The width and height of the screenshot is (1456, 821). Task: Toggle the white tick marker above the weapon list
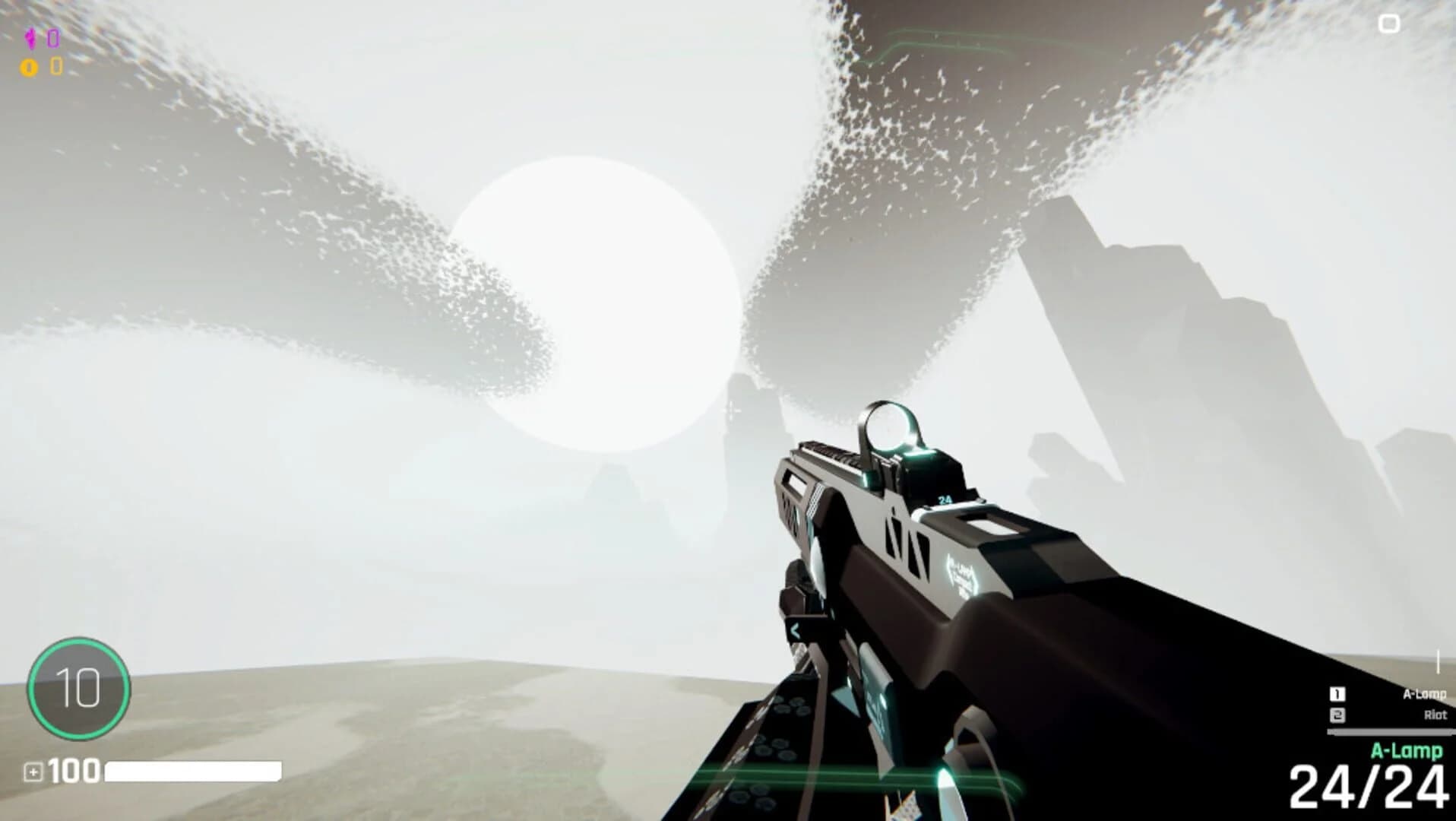pos(1438,661)
